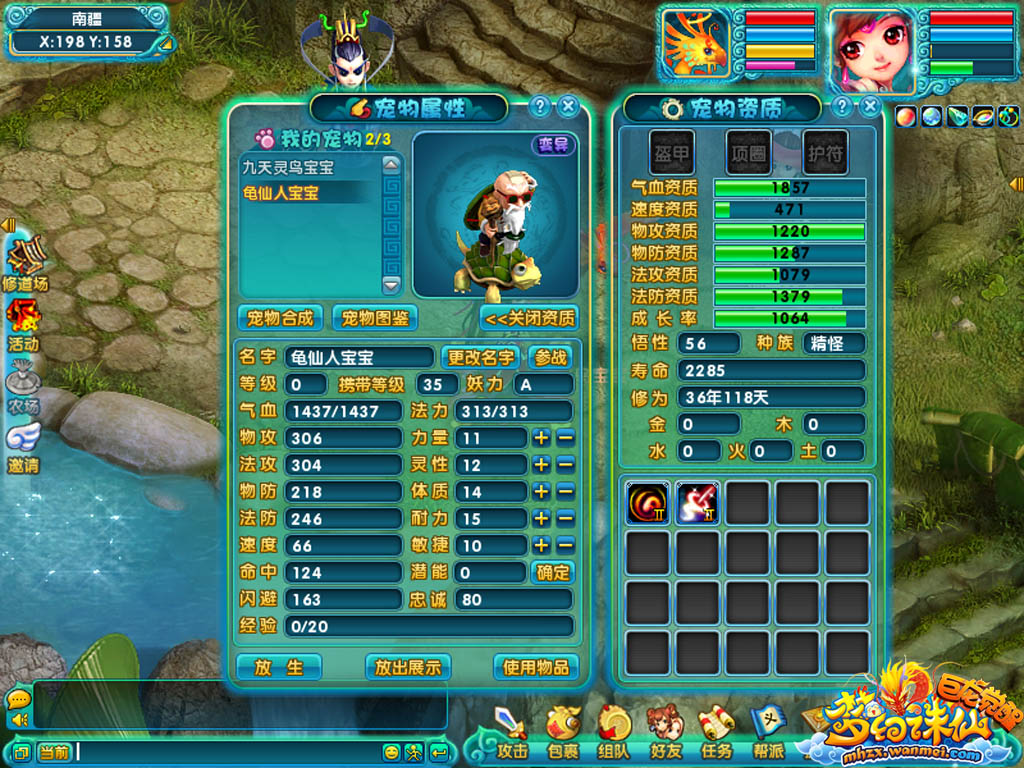Image resolution: width=1024 pixels, height=768 pixels.
Task: Close the 宠物资质 pet aptitude window
Action: pyautogui.click(x=871, y=106)
